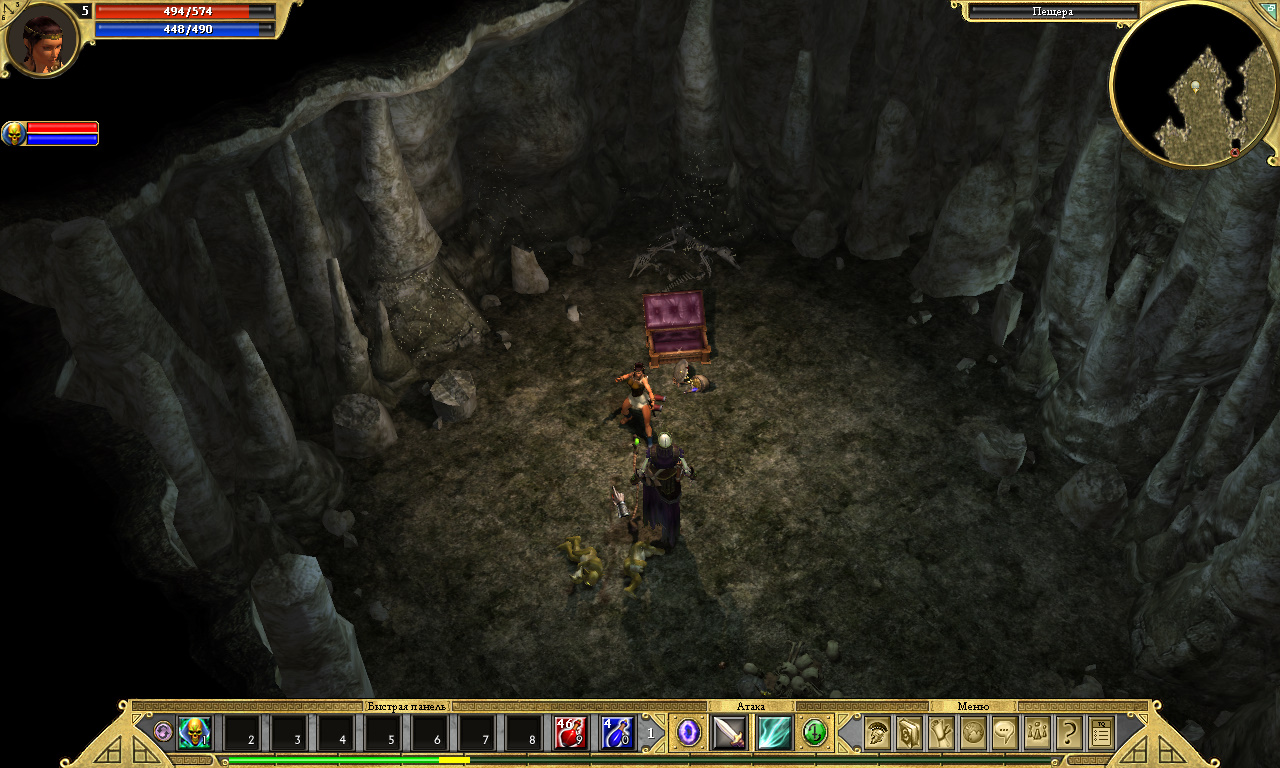Click the green round button beside attack skills
Image resolution: width=1280 pixels, height=768 pixels.
pos(815,733)
